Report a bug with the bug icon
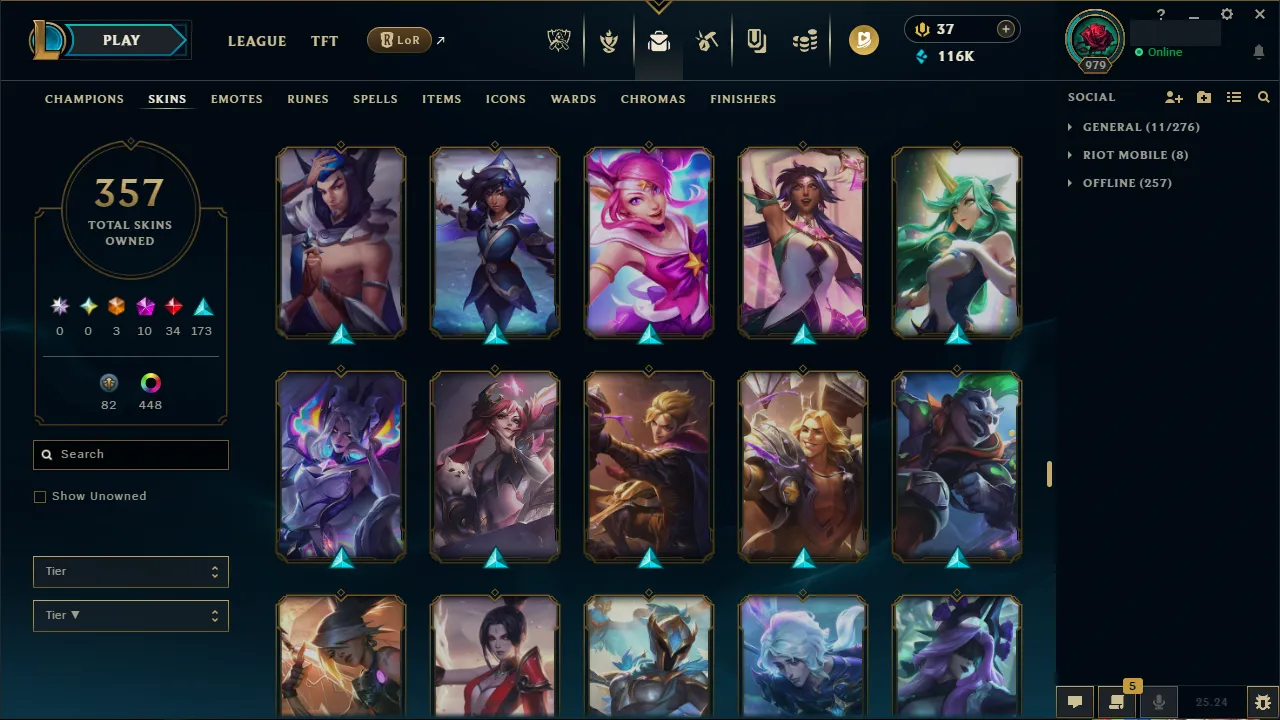1280x720 pixels. click(x=1263, y=701)
